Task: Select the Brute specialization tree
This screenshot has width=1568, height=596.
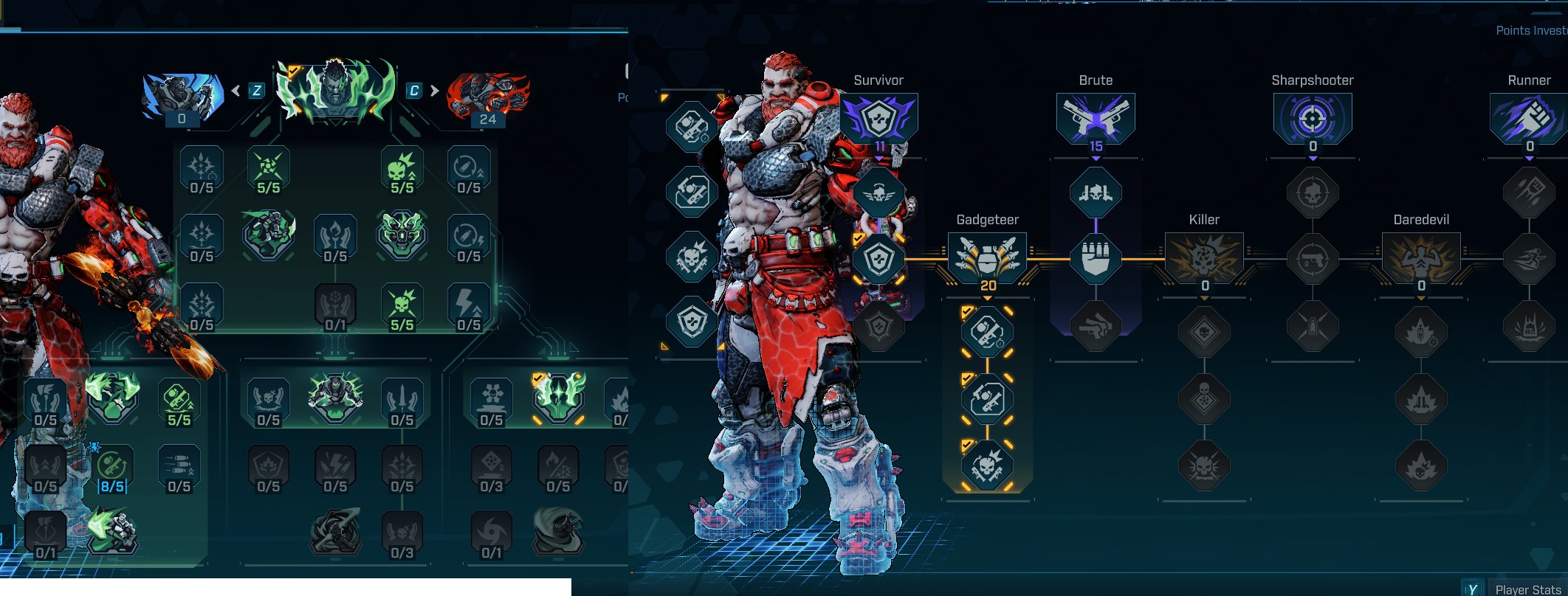Action: click(1096, 118)
